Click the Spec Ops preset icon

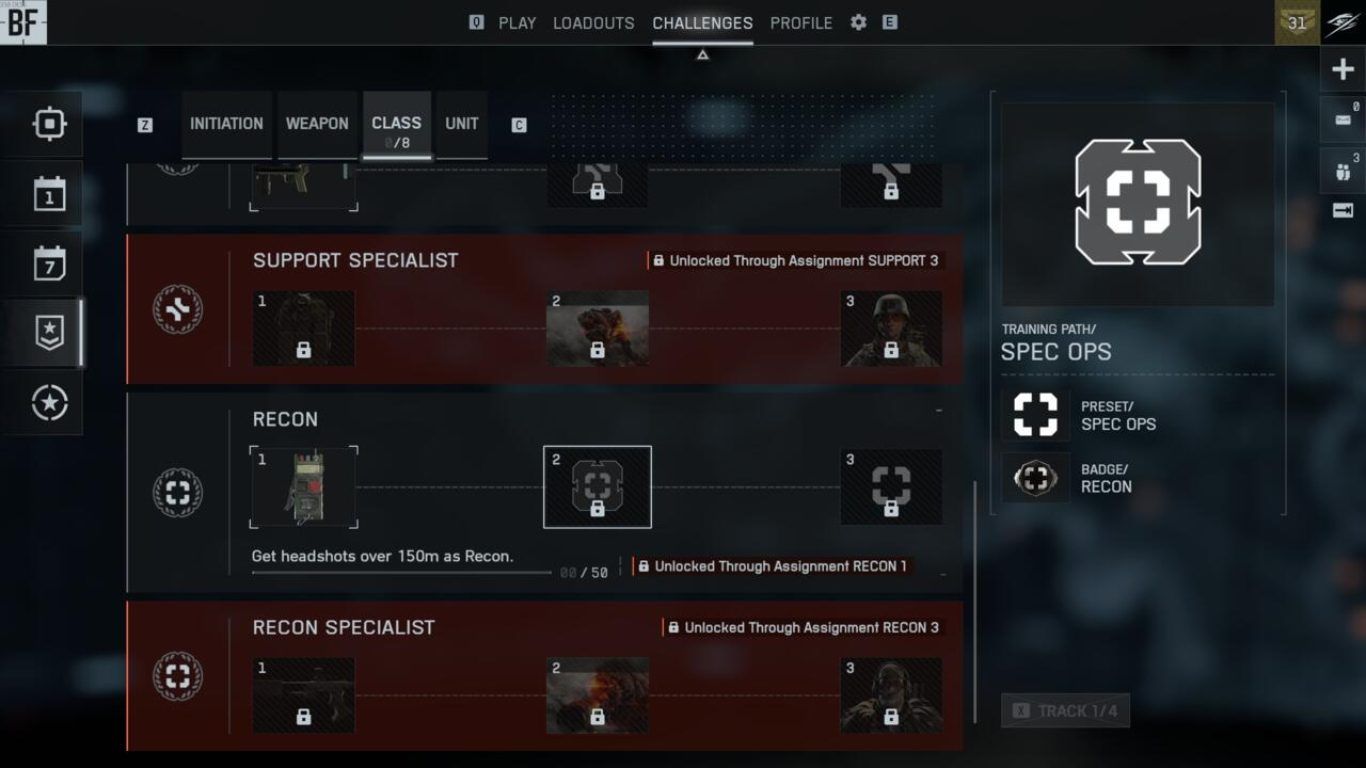point(1035,415)
